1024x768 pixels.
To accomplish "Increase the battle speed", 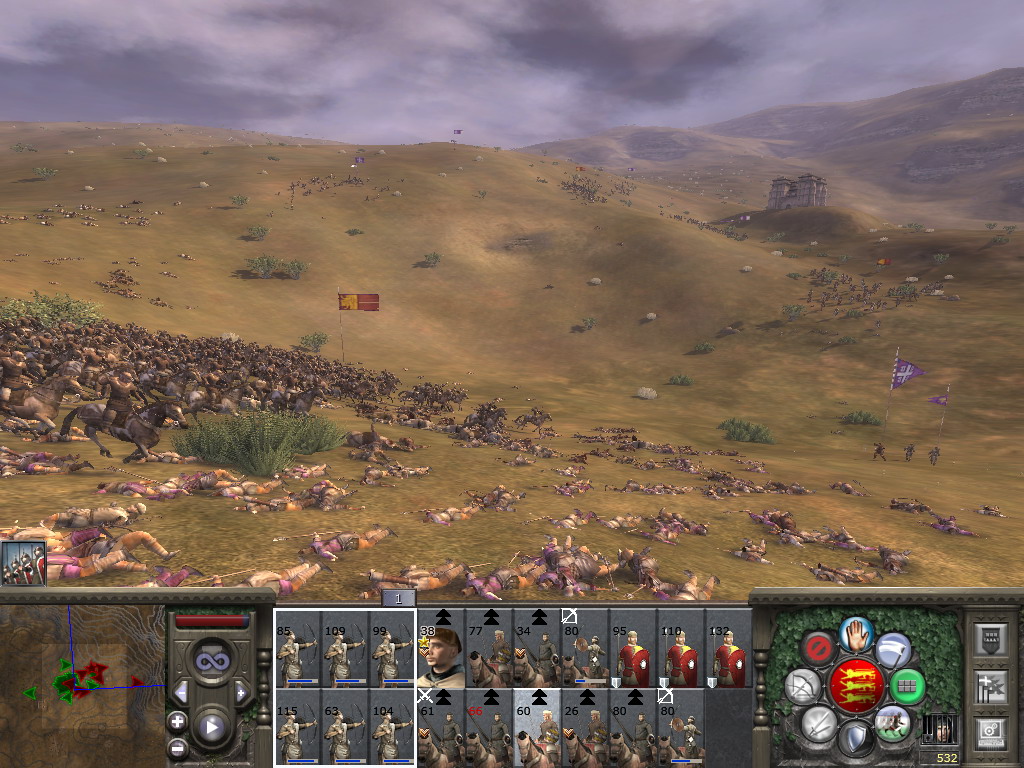I will click(241, 692).
